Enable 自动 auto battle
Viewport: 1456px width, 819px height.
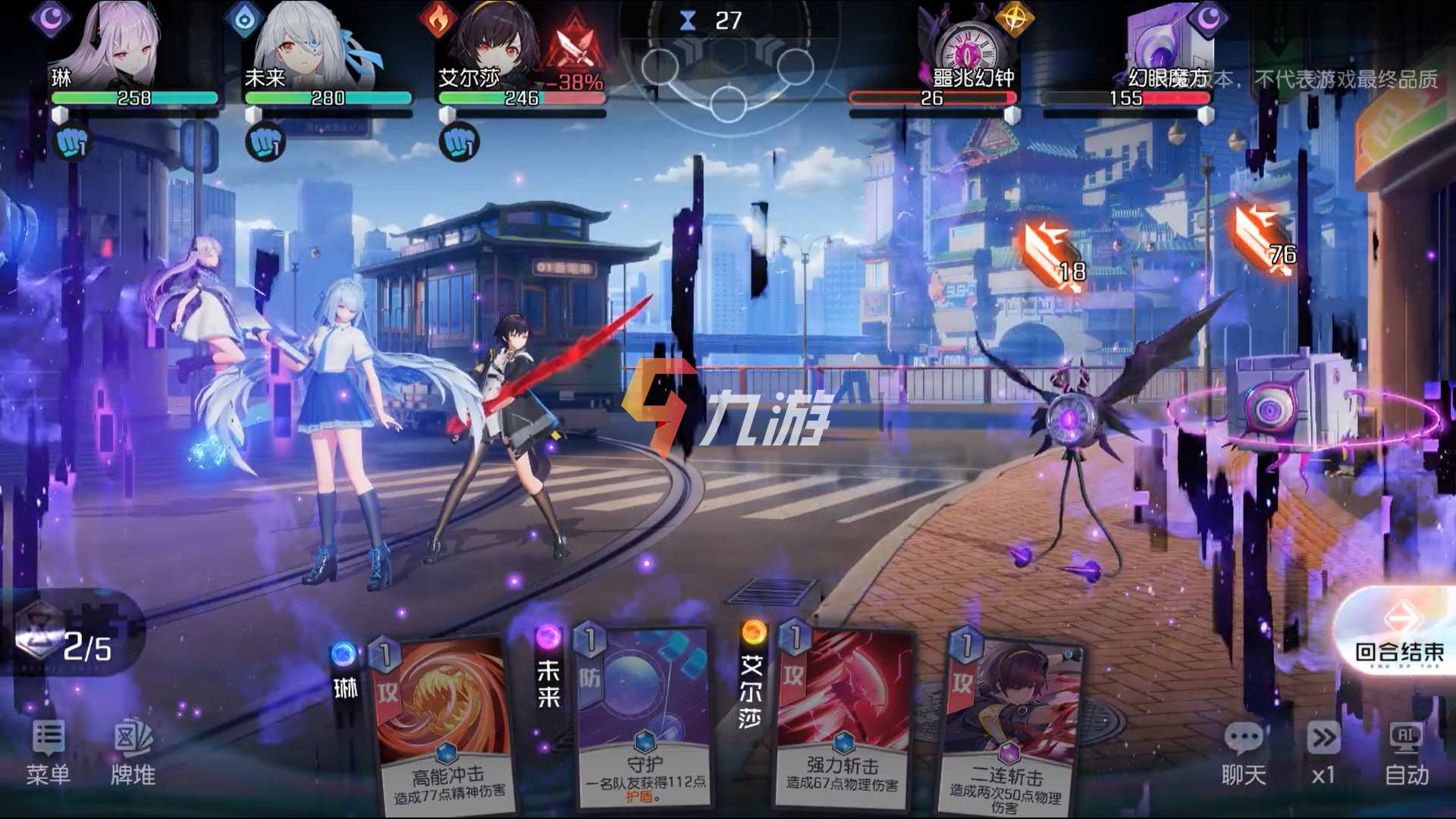[x=1406, y=751]
